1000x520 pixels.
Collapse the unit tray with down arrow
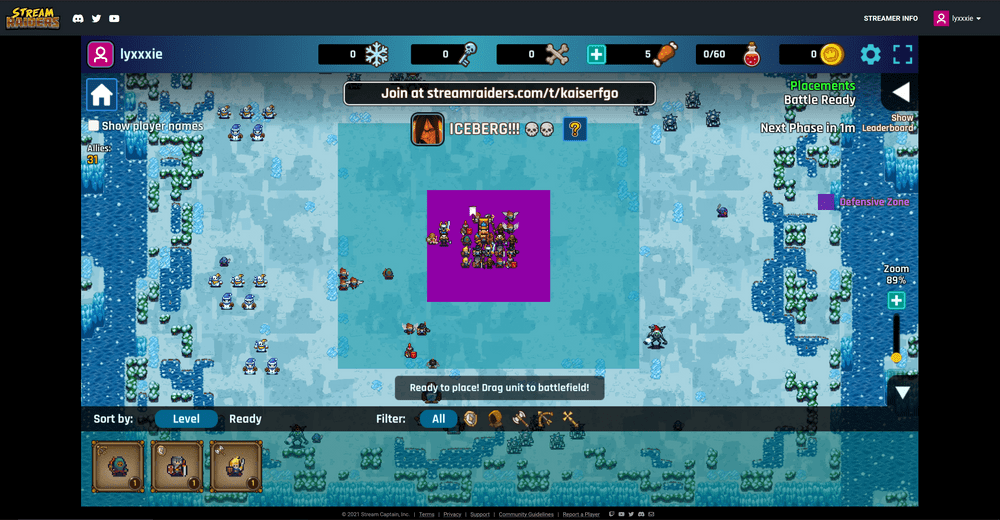(x=902, y=392)
